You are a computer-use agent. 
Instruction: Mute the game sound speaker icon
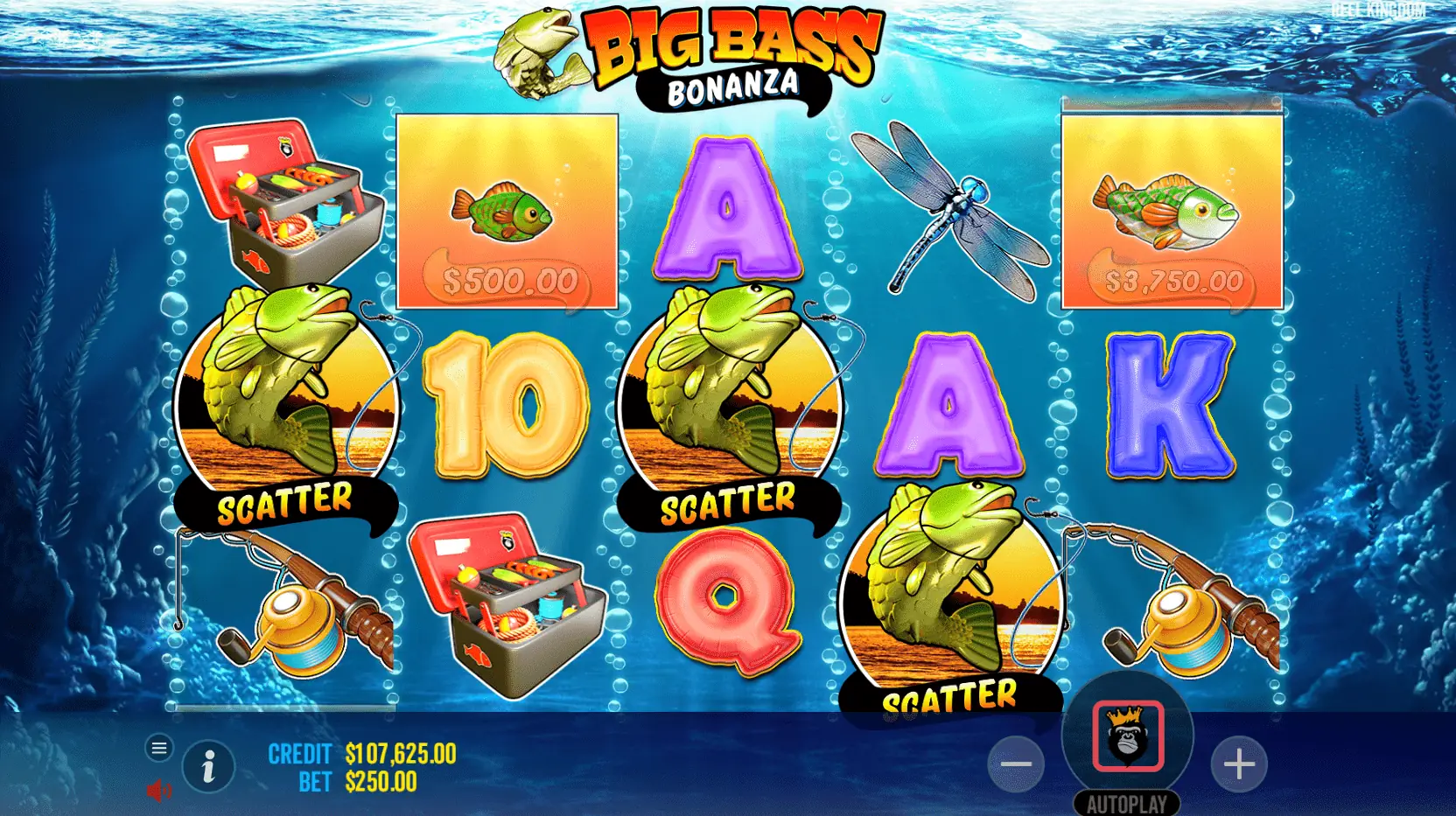[x=158, y=792]
